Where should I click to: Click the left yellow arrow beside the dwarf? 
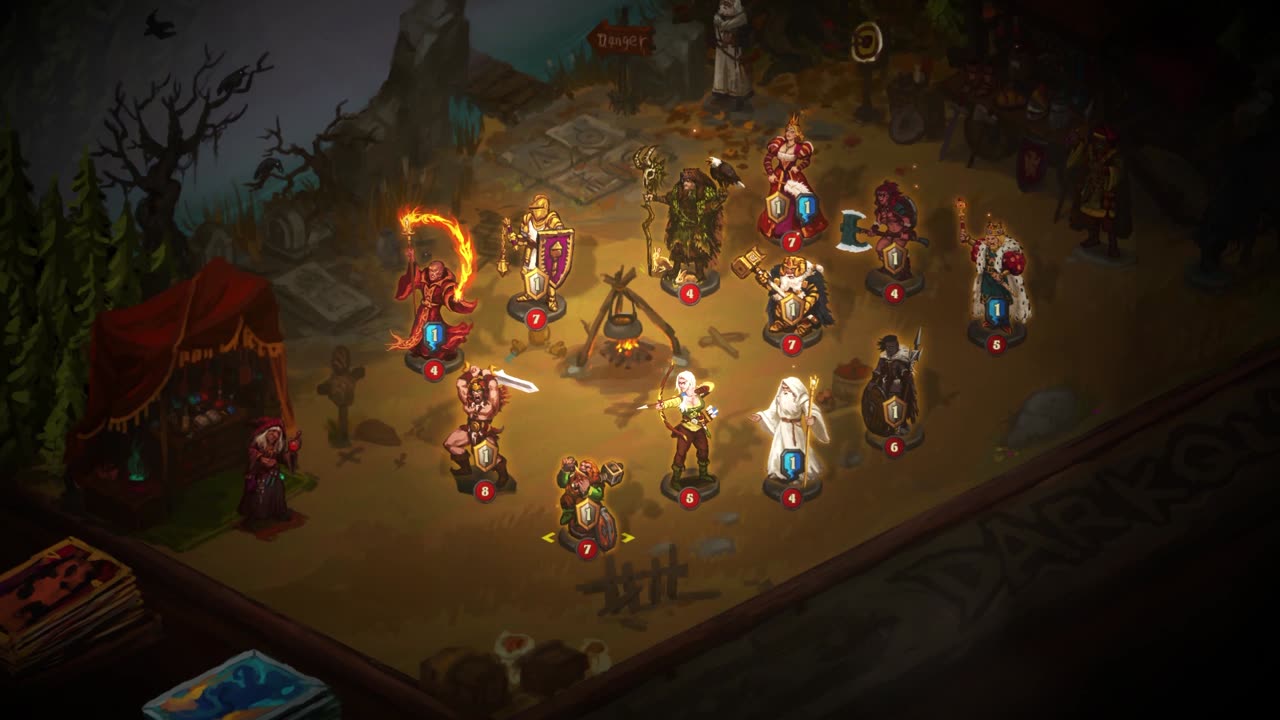[x=547, y=538]
